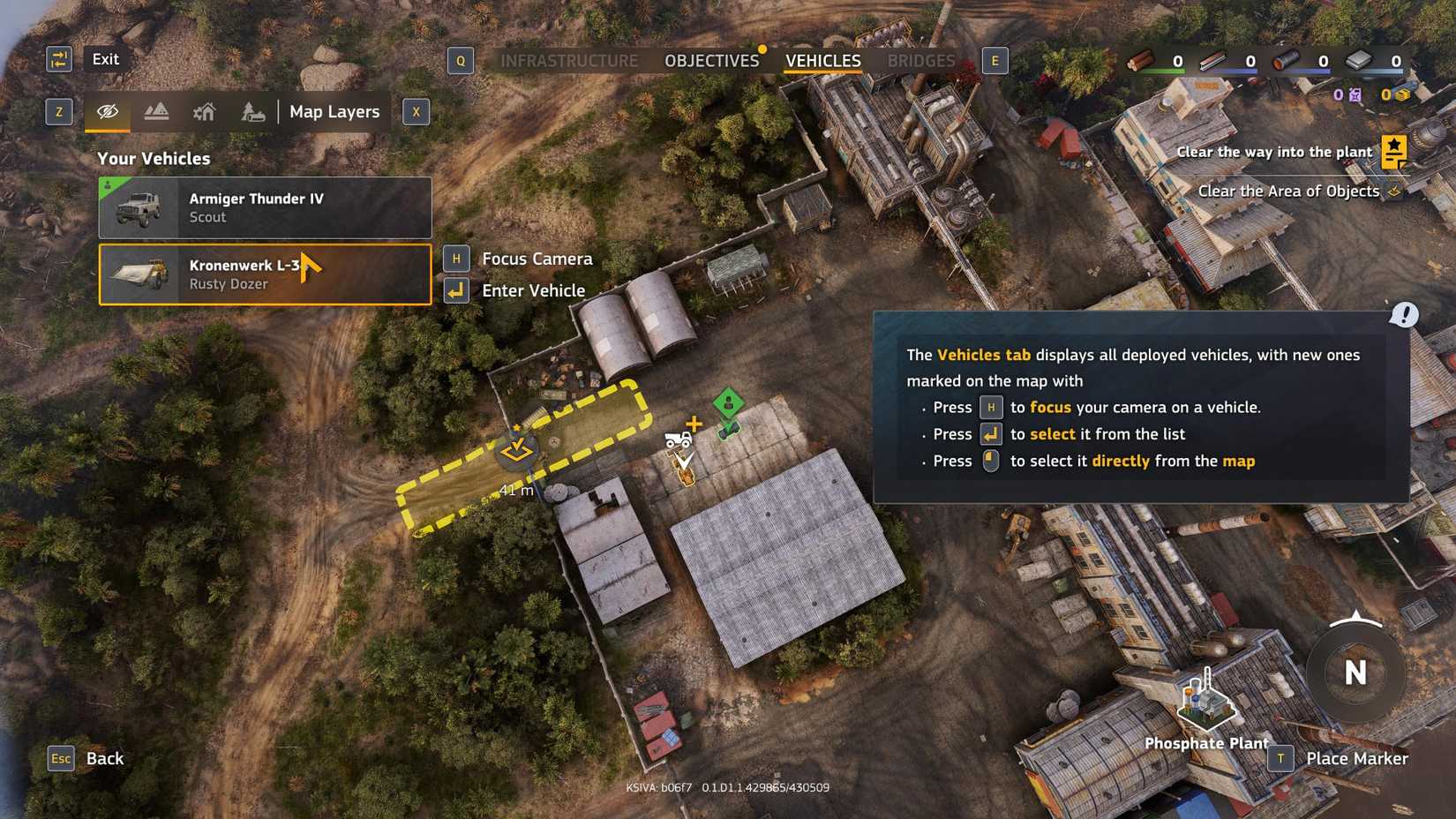Click the Clear the Area of Objects objective
Viewport: 1456px width, 819px height.
tap(1289, 191)
